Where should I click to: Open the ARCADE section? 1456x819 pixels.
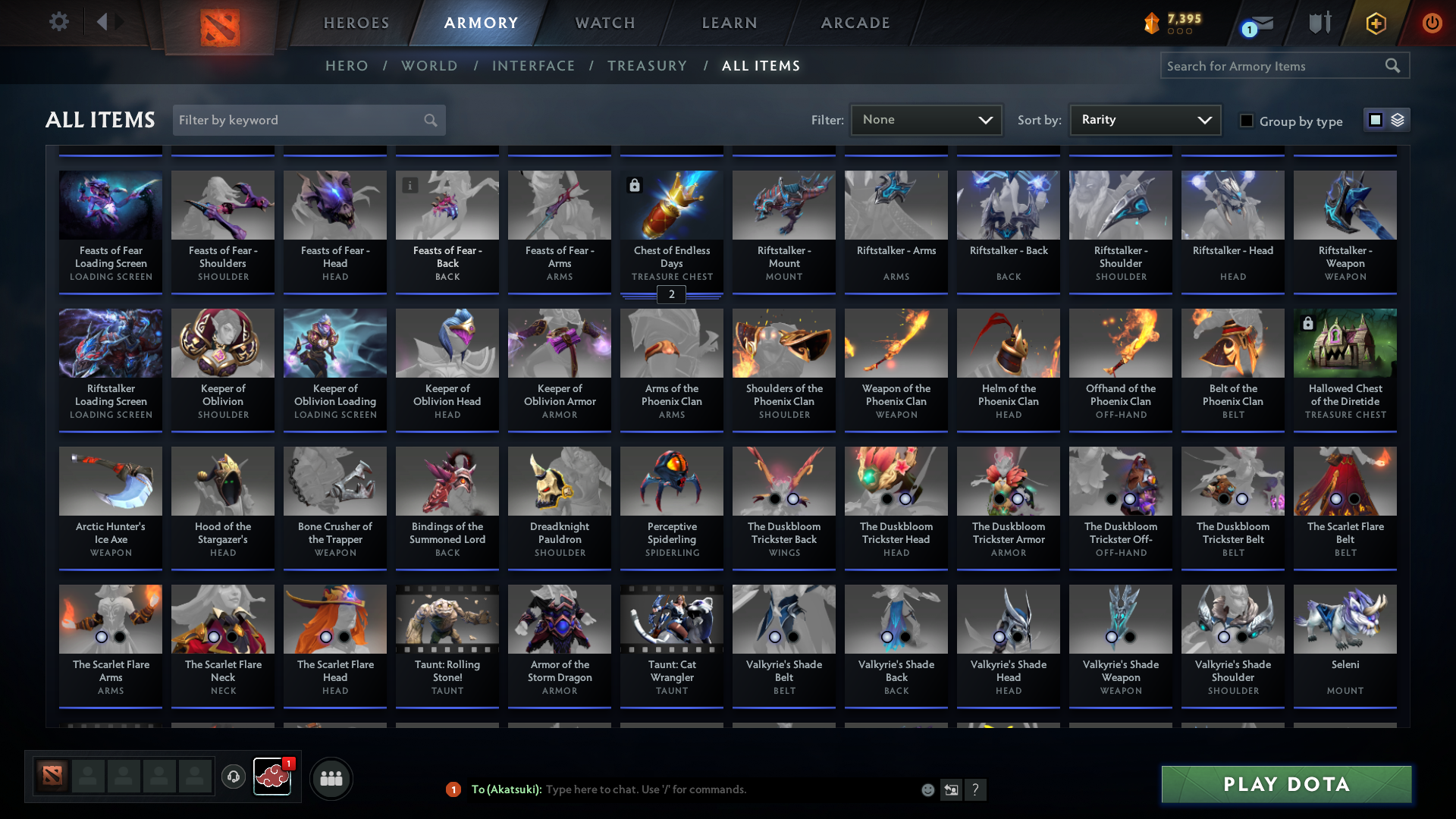point(855,23)
